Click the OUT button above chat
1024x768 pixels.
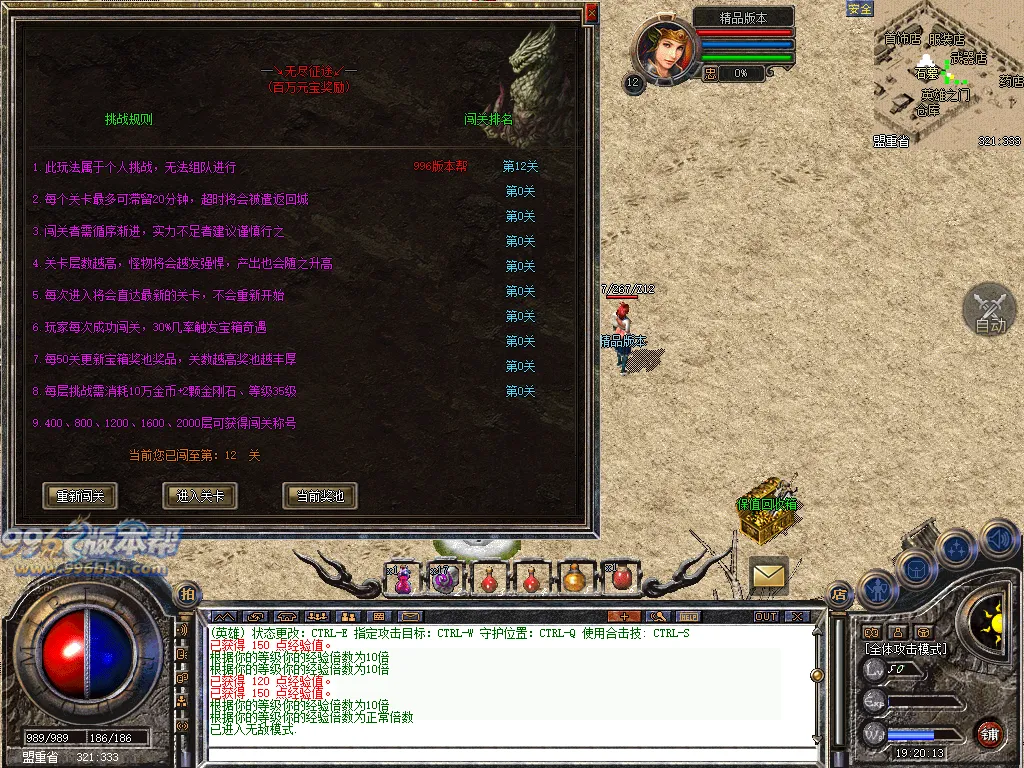766,616
